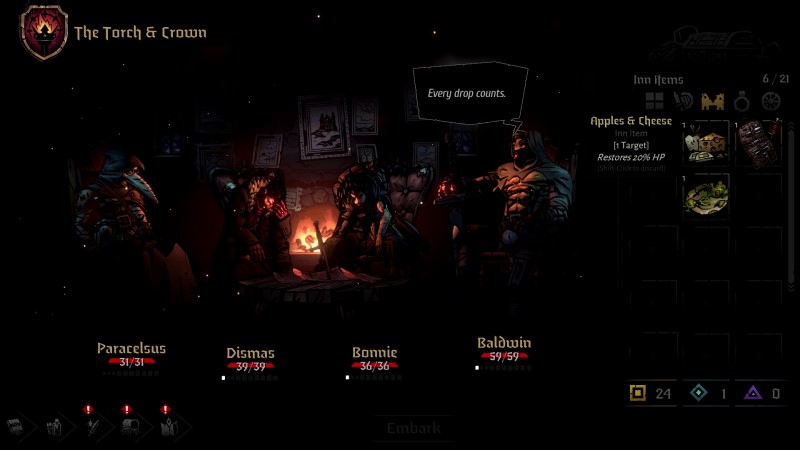Select hero Bonnie
Viewport: 800px width, 450px height.
(x=374, y=353)
